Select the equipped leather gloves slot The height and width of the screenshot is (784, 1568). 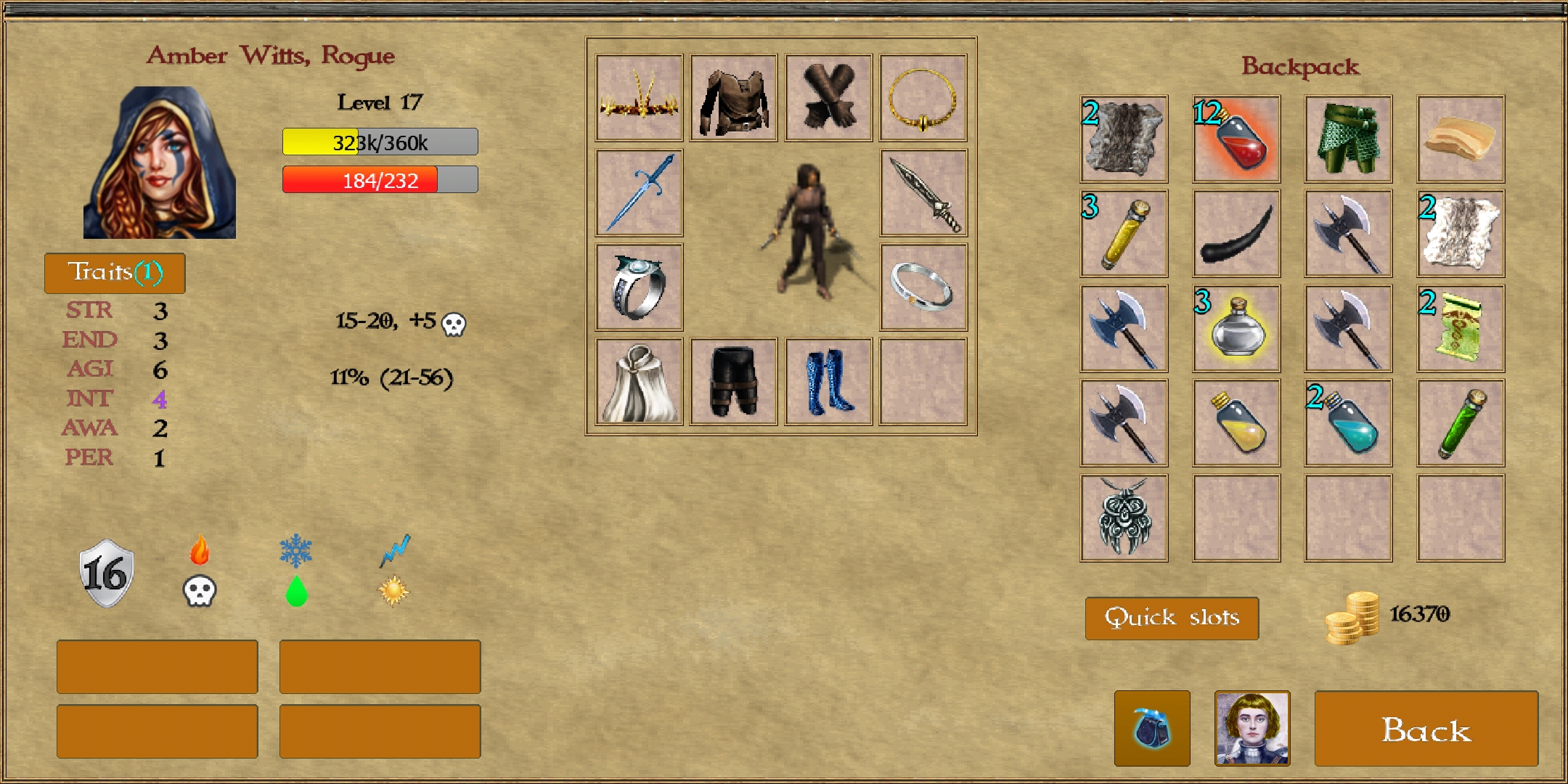(x=828, y=97)
